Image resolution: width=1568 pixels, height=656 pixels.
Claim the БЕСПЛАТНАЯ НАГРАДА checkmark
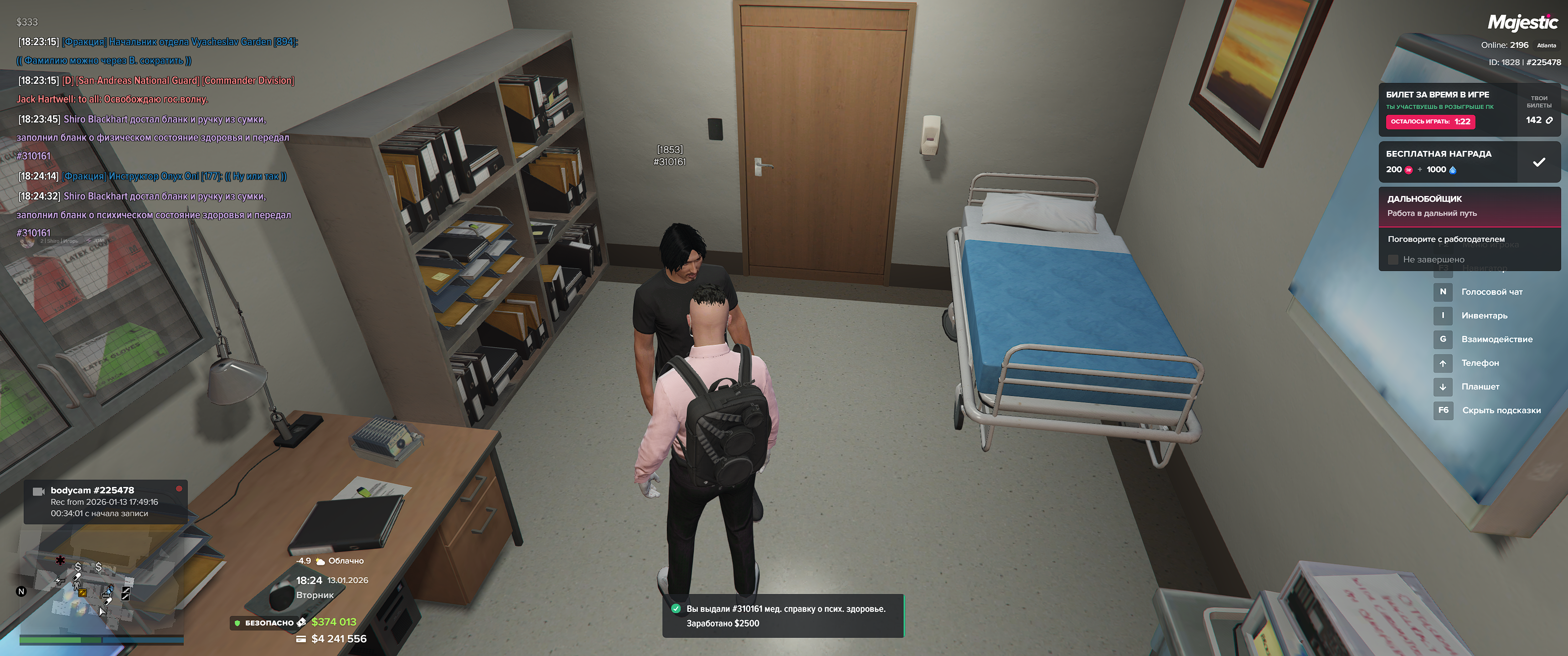tap(1538, 162)
